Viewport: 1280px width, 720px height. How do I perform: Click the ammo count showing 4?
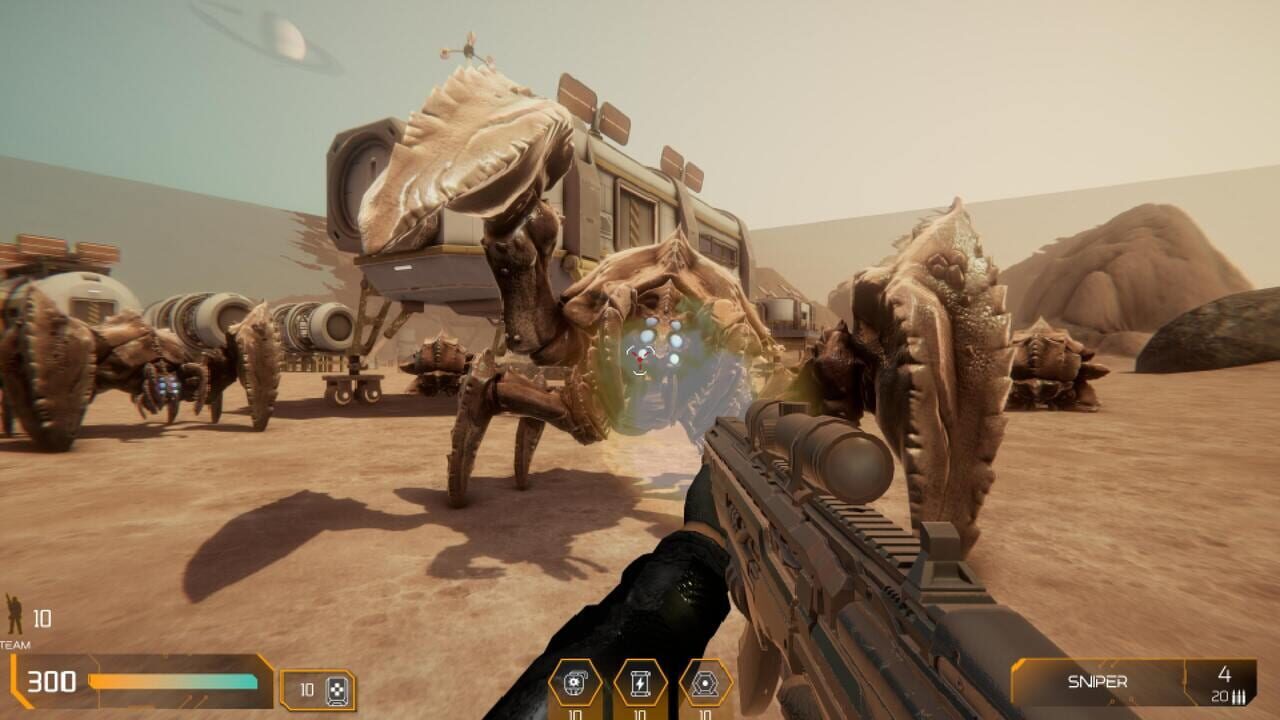(x=1225, y=675)
